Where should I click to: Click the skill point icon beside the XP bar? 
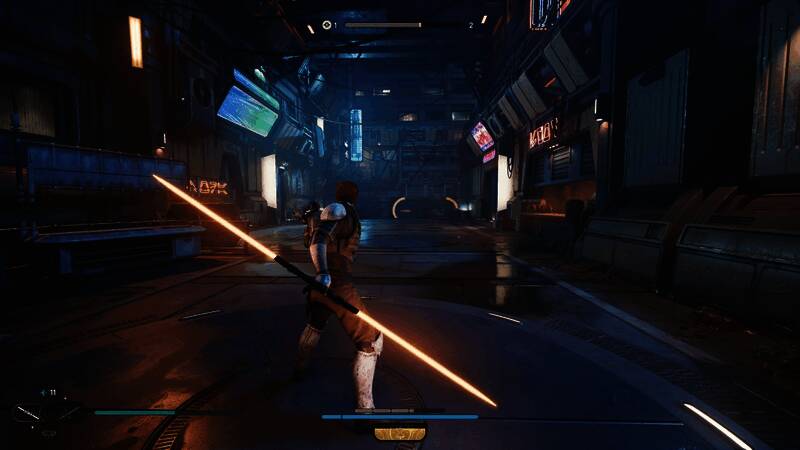point(327,25)
